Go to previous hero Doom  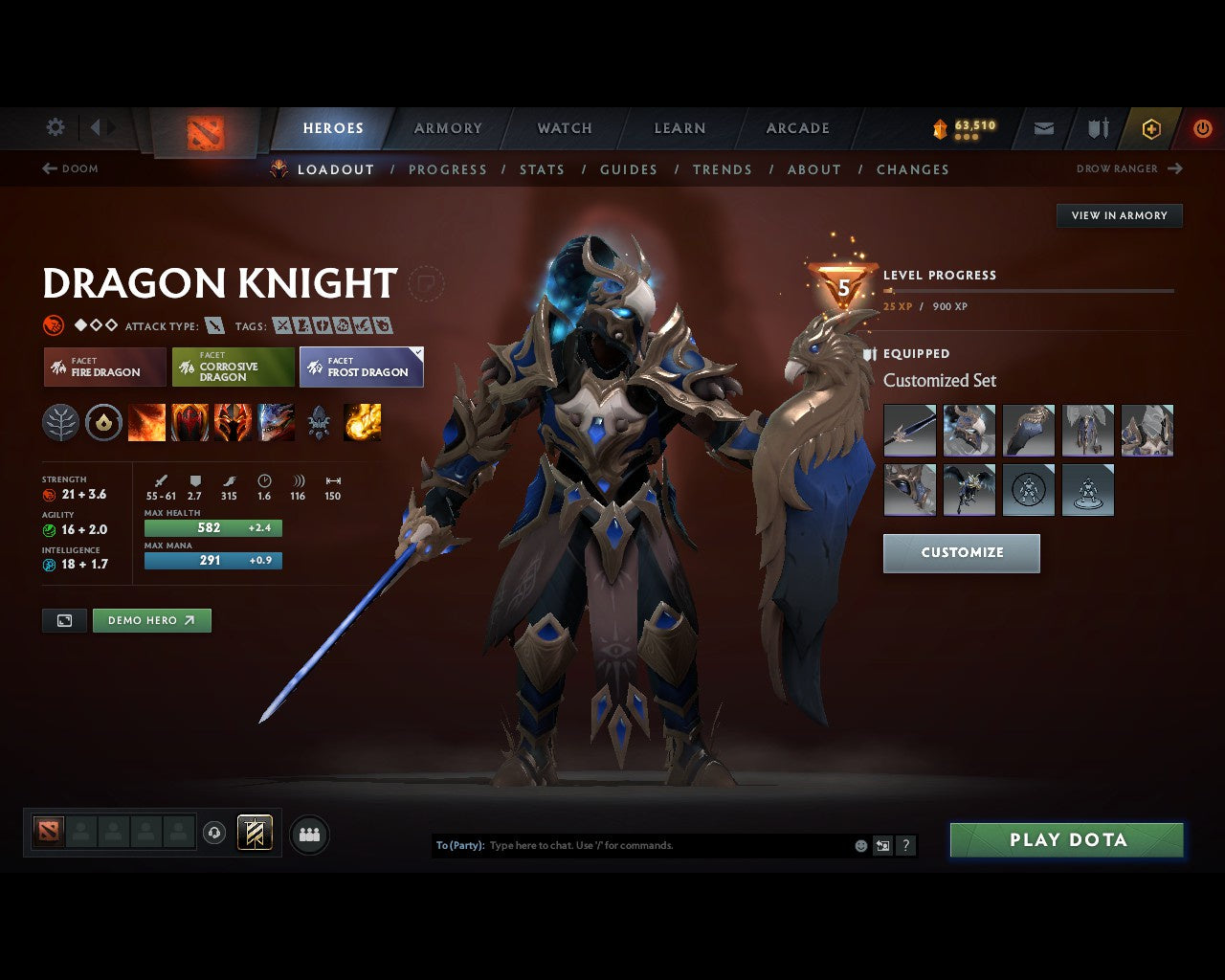(x=71, y=168)
